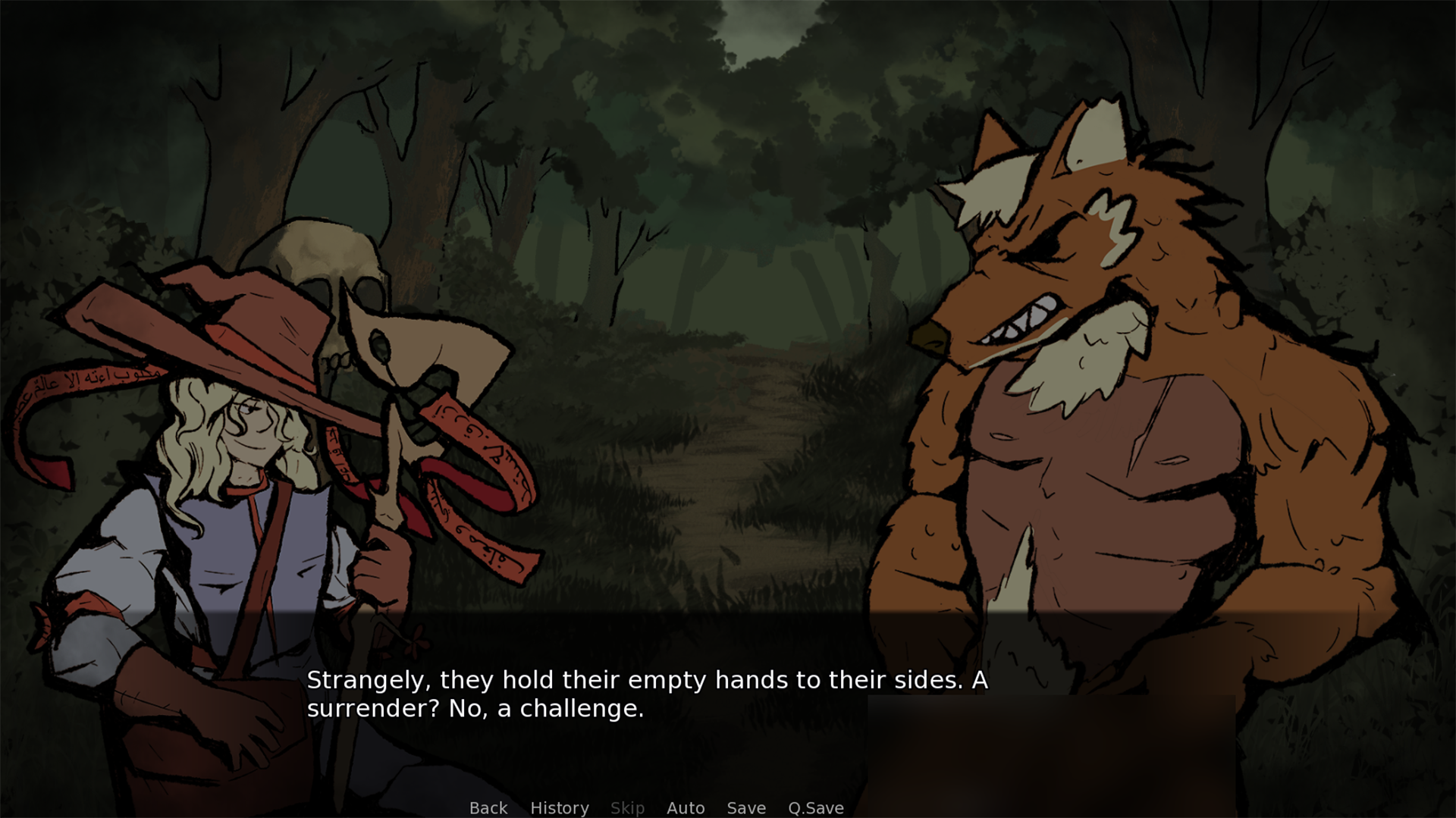Enable Skip mode in the quick menu
The height and width of the screenshot is (818, 1456).
tap(628, 808)
